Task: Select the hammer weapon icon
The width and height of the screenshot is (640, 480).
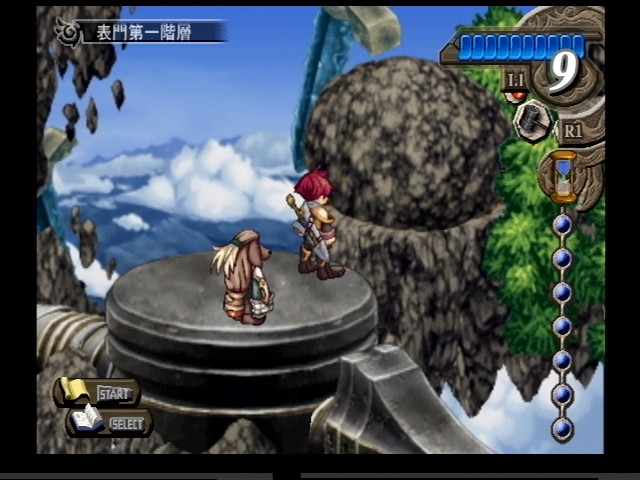Action: (x=531, y=121)
